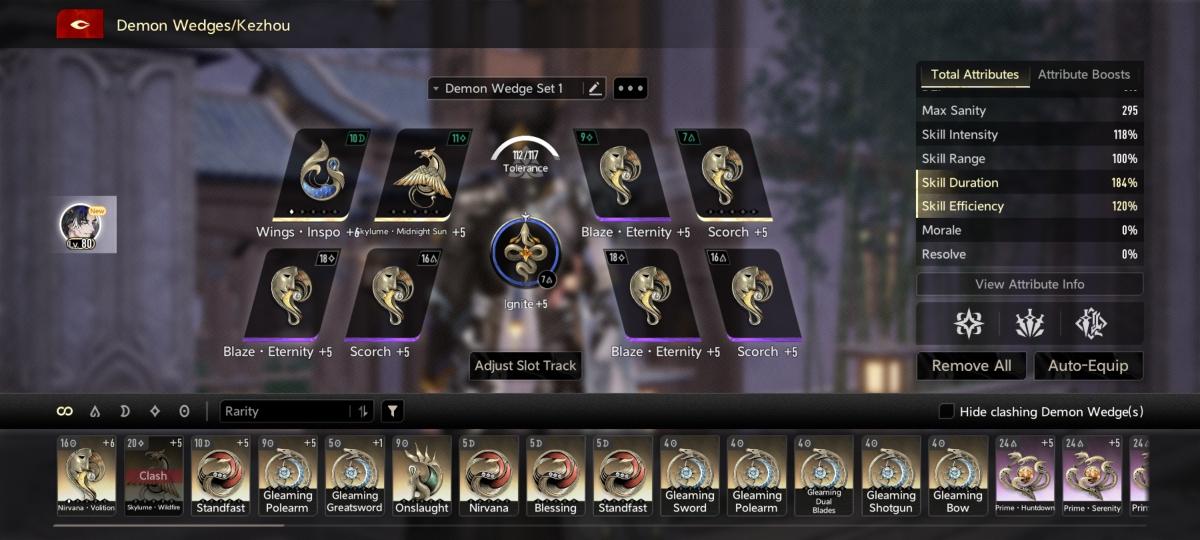Choose the Skylume Midnight Sun wedge slot
1200x540 pixels.
coord(421,175)
